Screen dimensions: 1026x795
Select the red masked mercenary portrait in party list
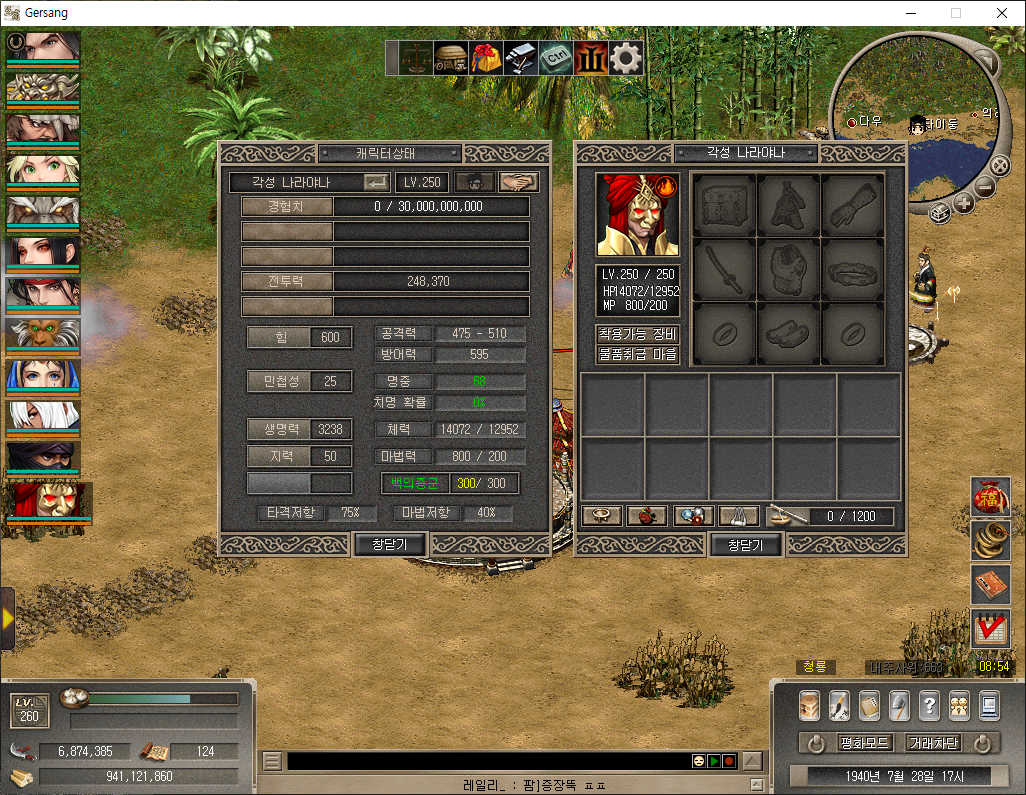[x=49, y=499]
